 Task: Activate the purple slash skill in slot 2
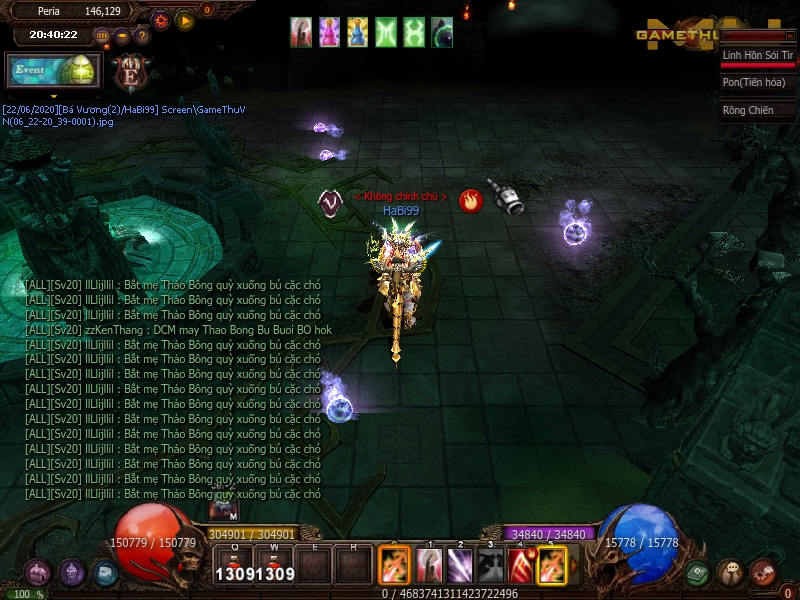coord(460,566)
